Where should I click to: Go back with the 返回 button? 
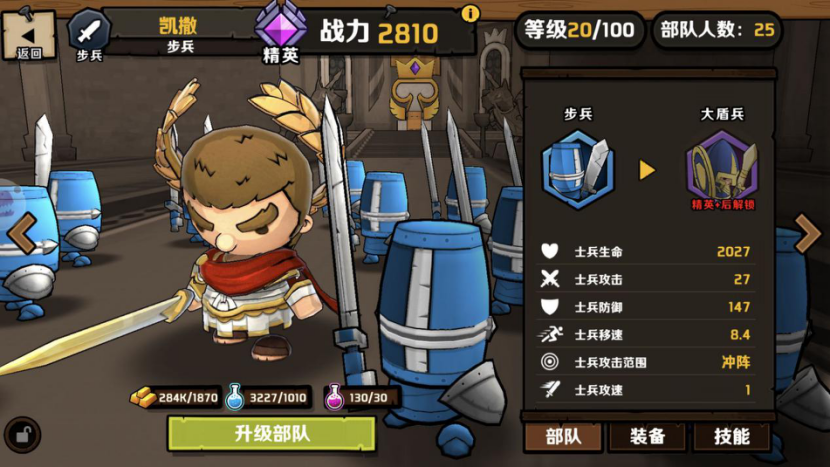[x=28, y=35]
